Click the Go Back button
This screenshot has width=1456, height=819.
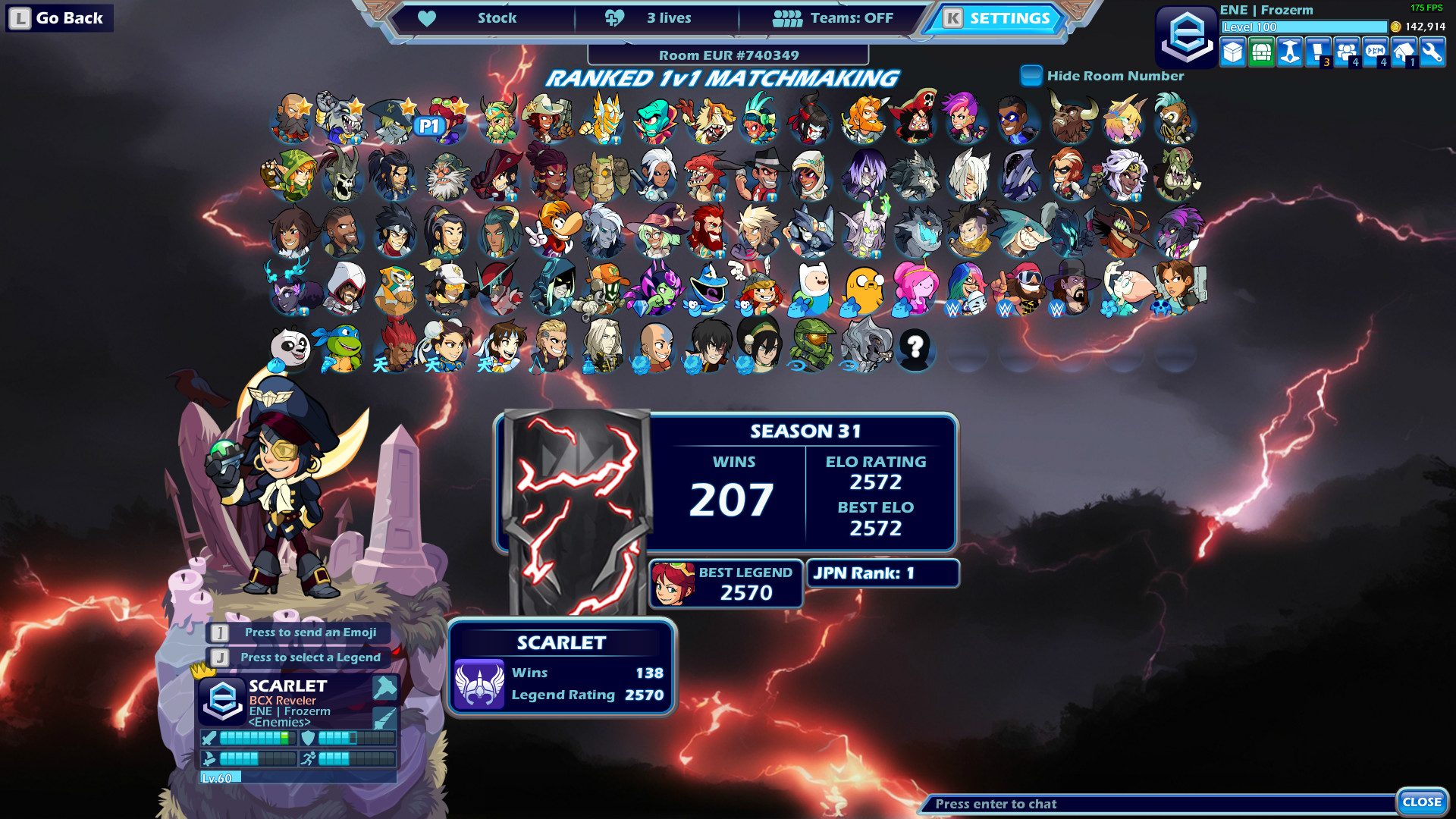tap(58, 17)
